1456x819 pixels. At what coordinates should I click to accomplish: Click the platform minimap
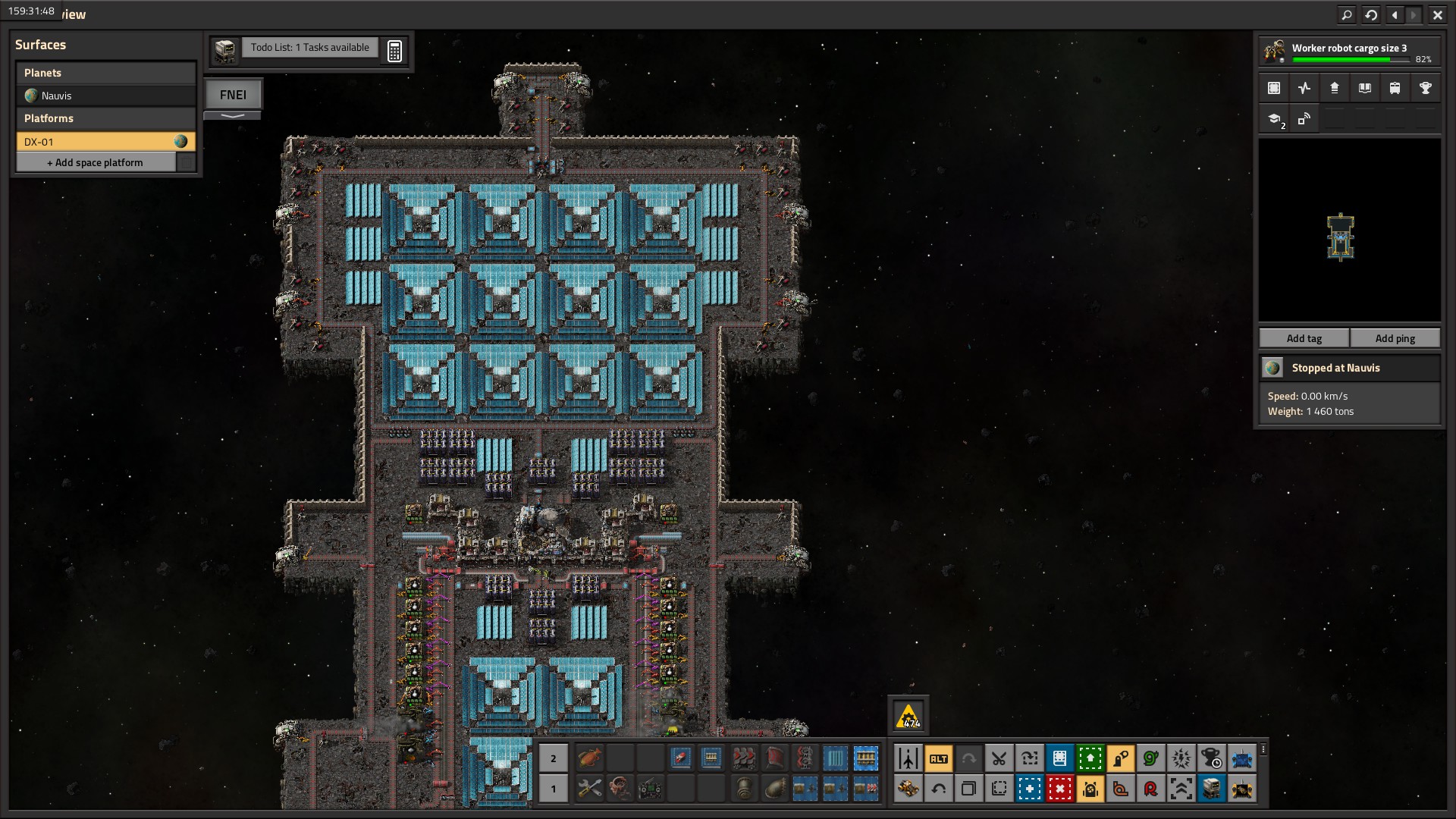[1349, 230]
